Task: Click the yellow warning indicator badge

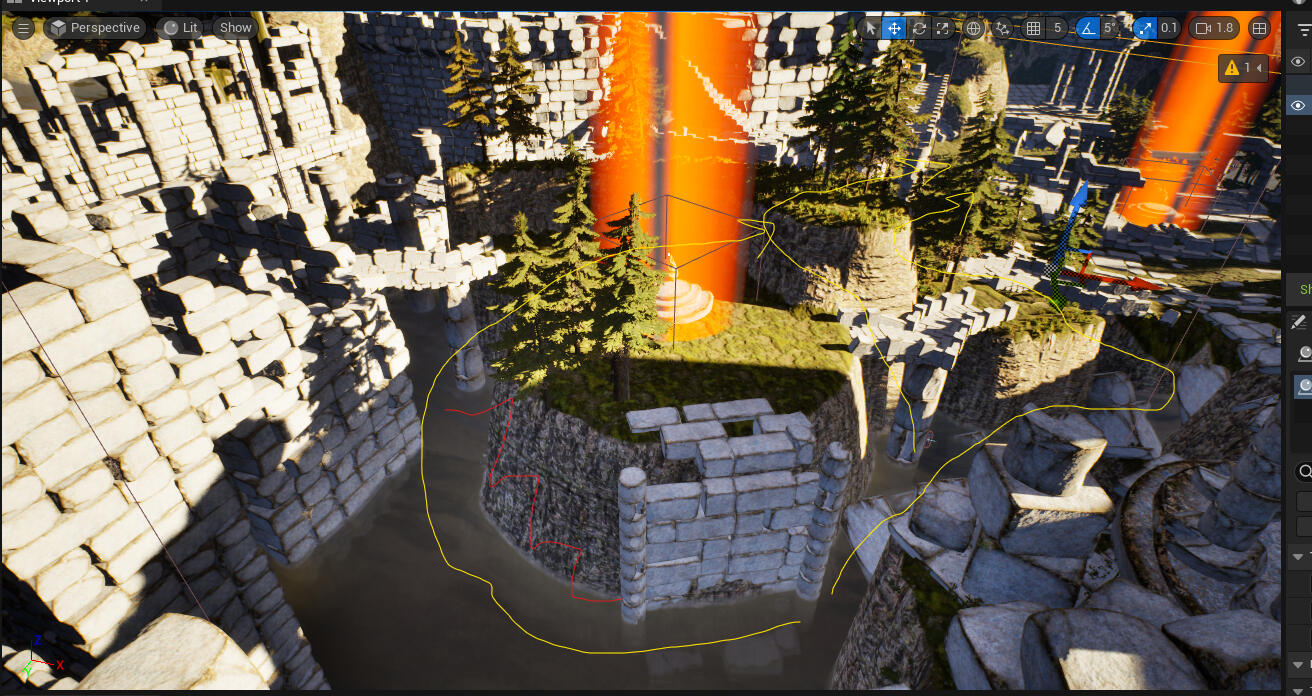Action: pyautogui.click(x=1242, y=67)
